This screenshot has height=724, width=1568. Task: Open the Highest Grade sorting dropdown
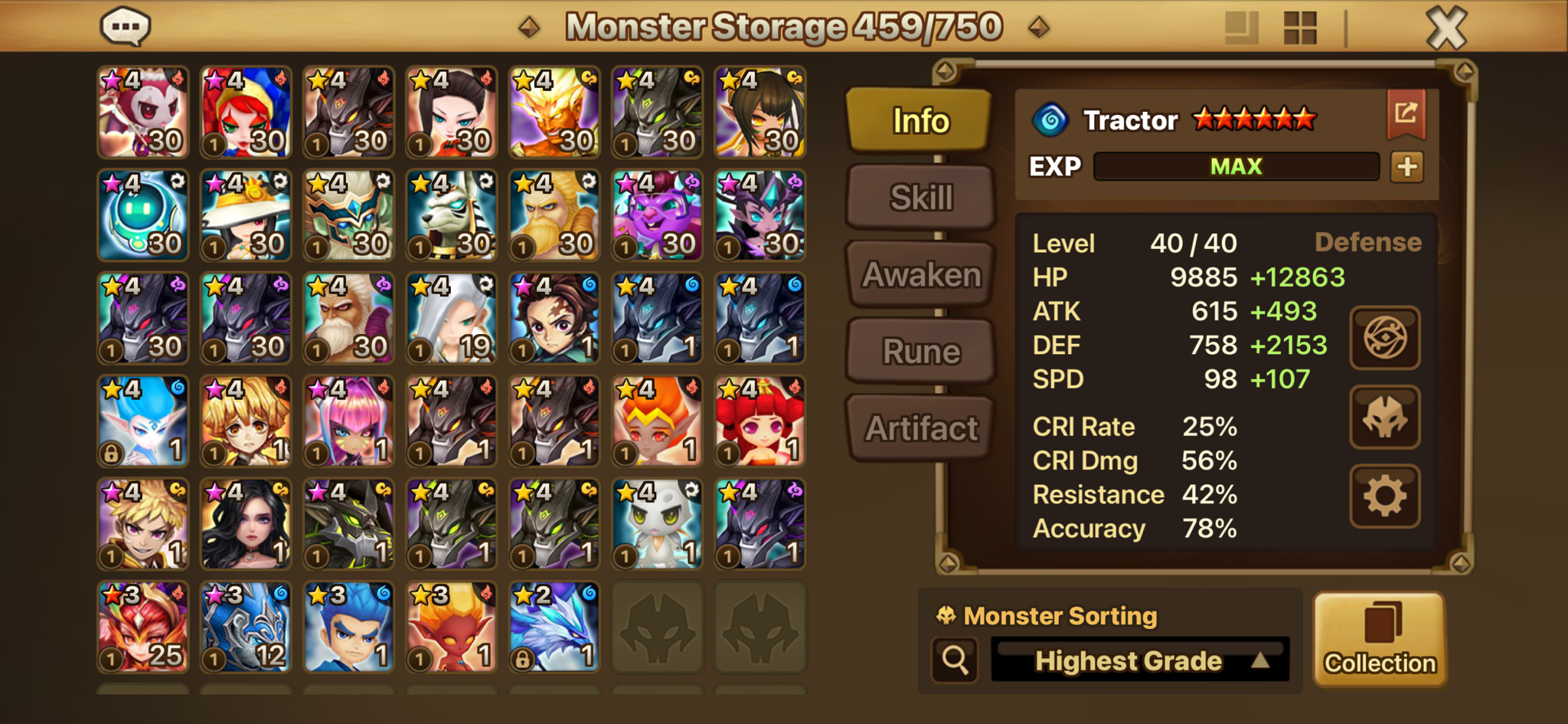(x=1140, y=660)
